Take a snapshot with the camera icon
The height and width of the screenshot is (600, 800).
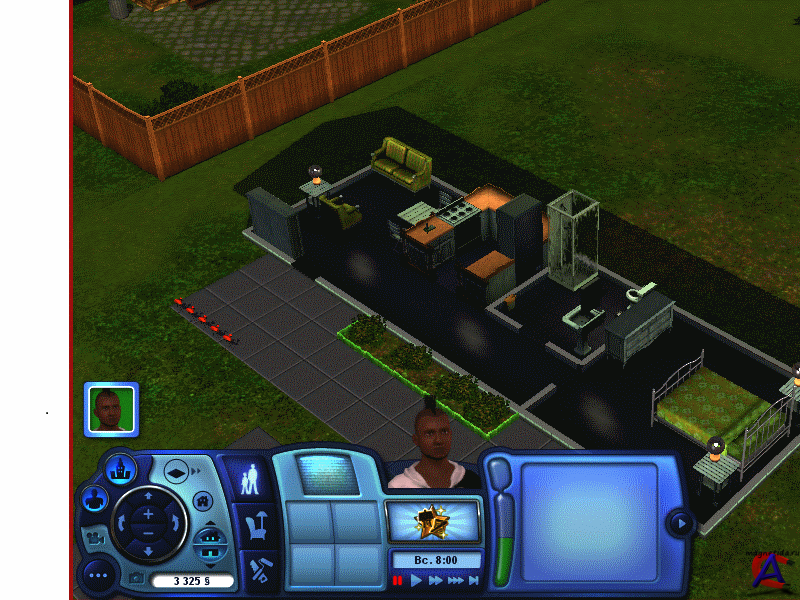point(137,579)
